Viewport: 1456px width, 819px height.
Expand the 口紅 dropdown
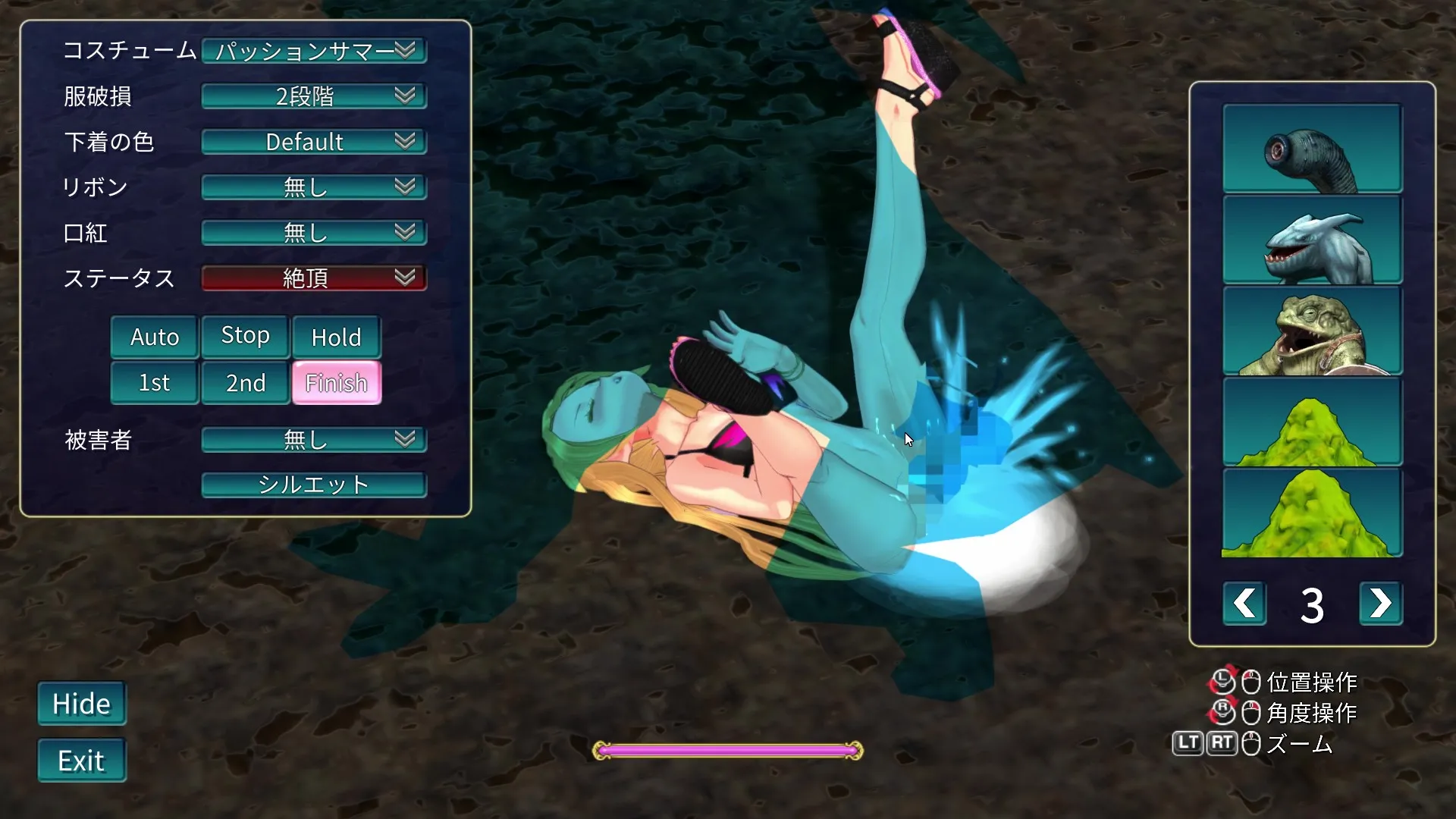(314, 233)
